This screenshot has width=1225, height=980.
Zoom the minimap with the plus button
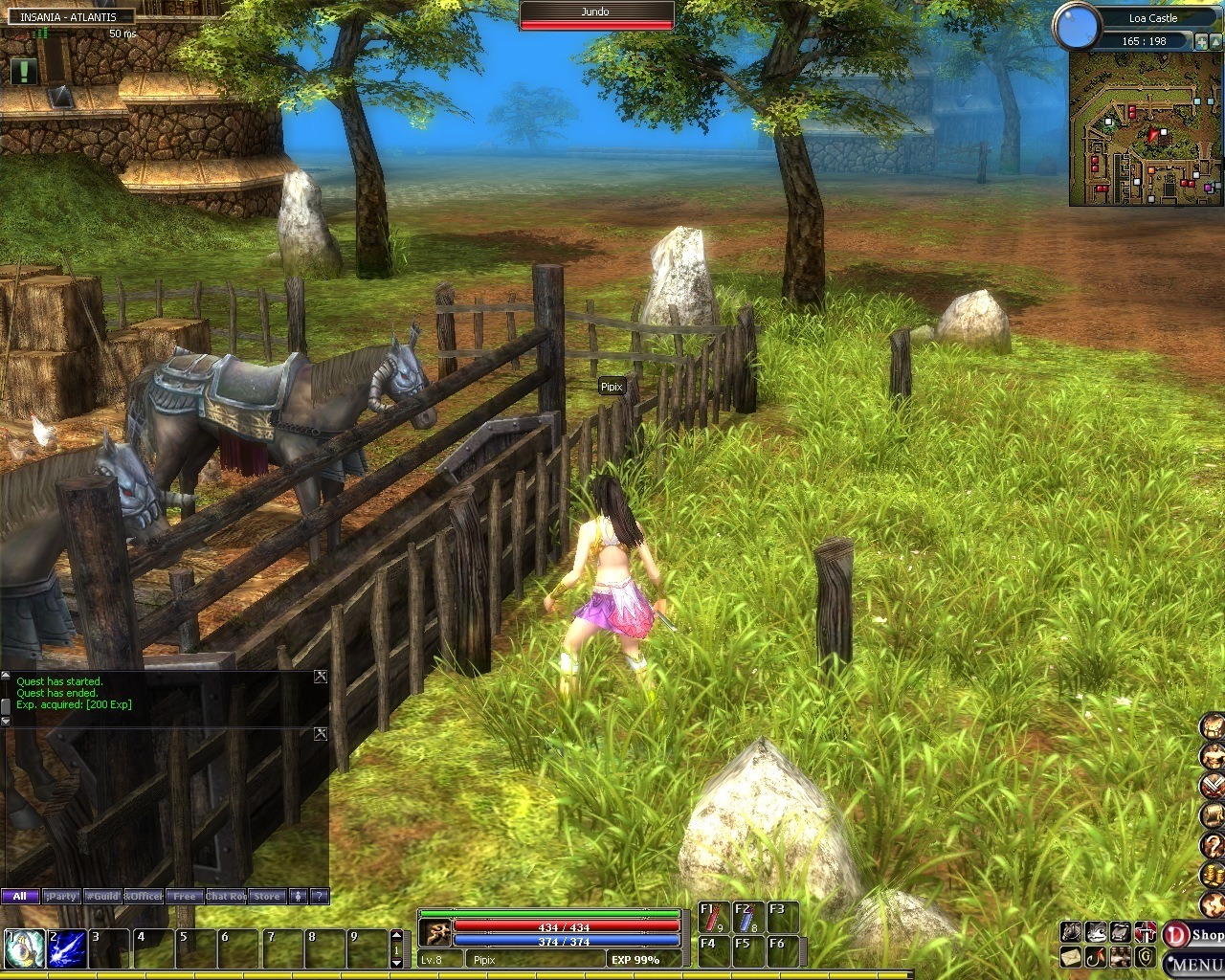click(x=1200, y=41)
